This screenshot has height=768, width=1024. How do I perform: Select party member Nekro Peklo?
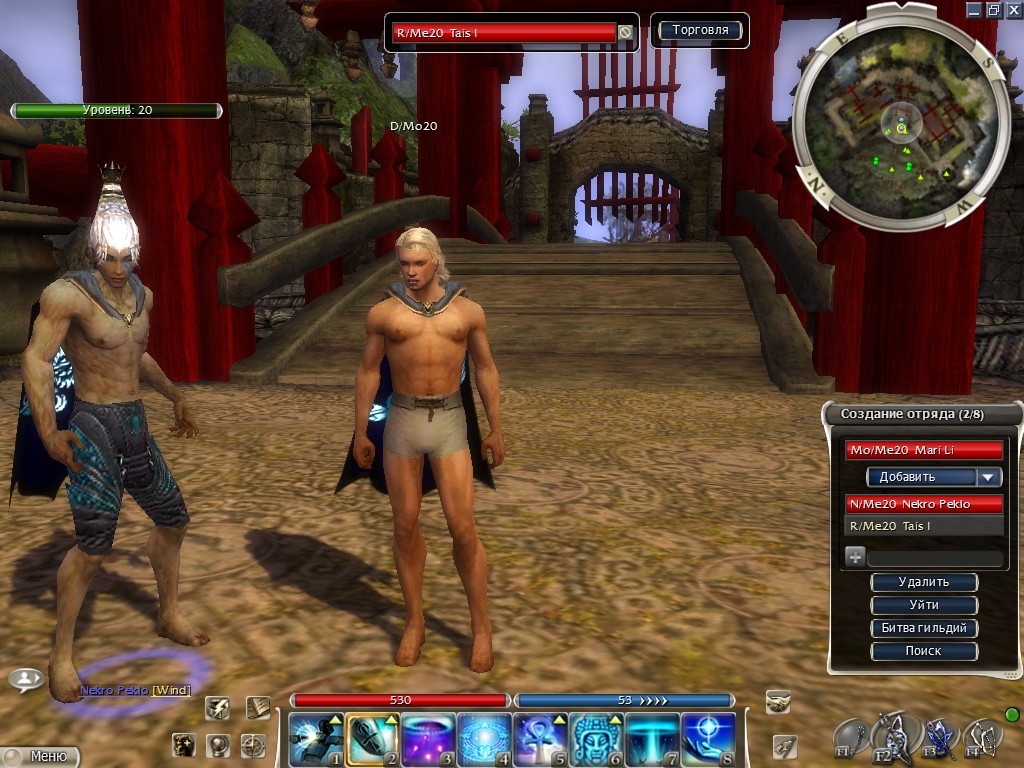[923, 504]
